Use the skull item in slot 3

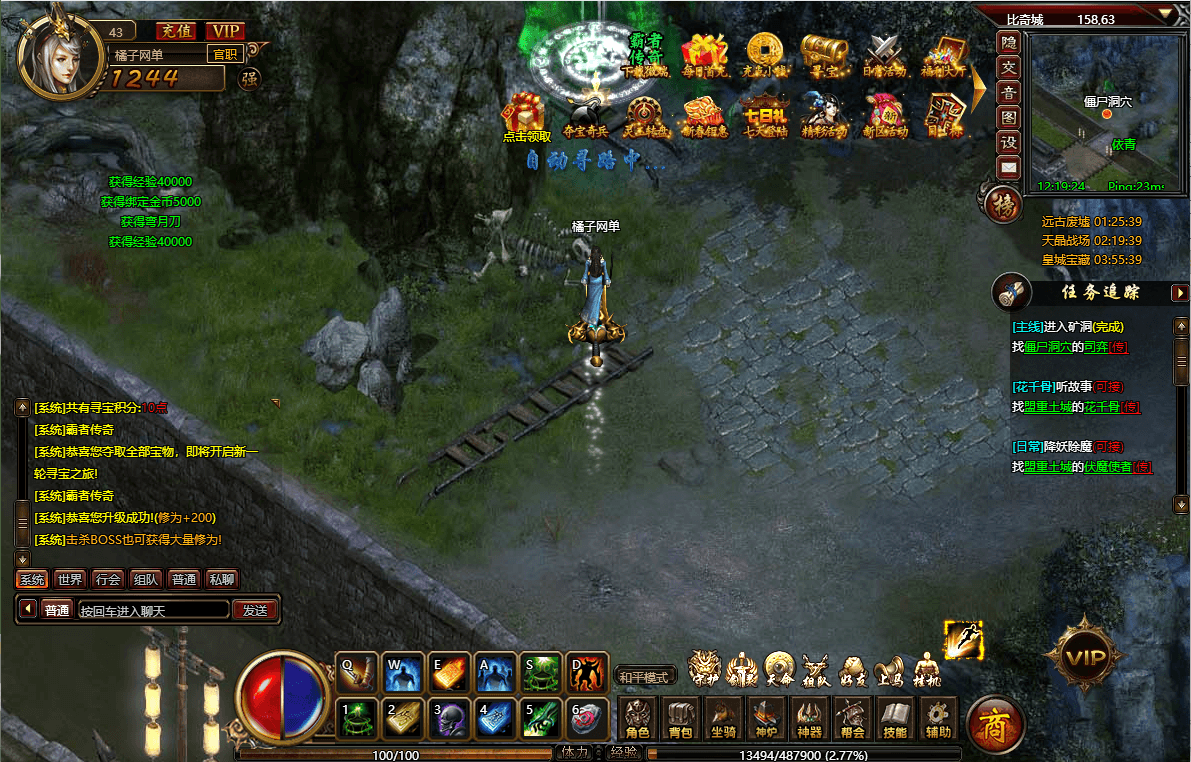pos(447,718)
